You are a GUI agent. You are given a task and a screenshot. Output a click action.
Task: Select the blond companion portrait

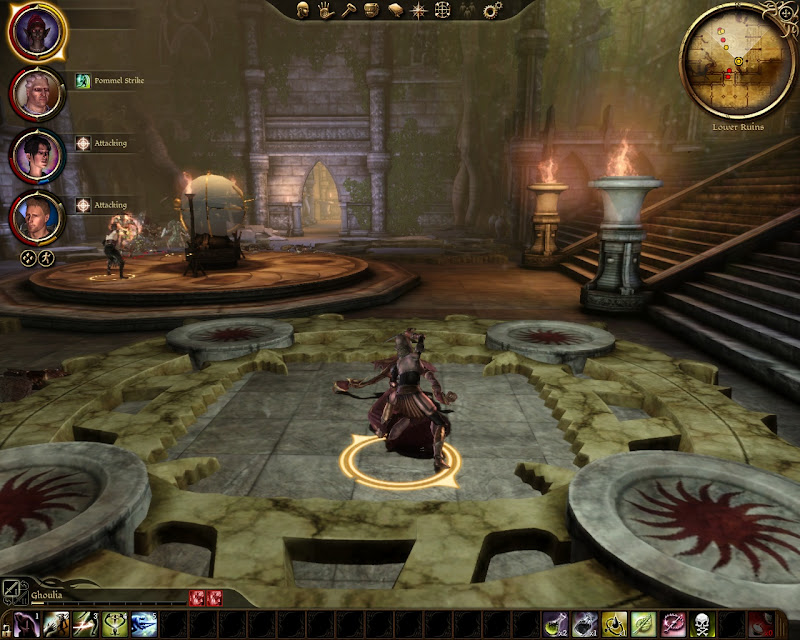click(38, 217)
